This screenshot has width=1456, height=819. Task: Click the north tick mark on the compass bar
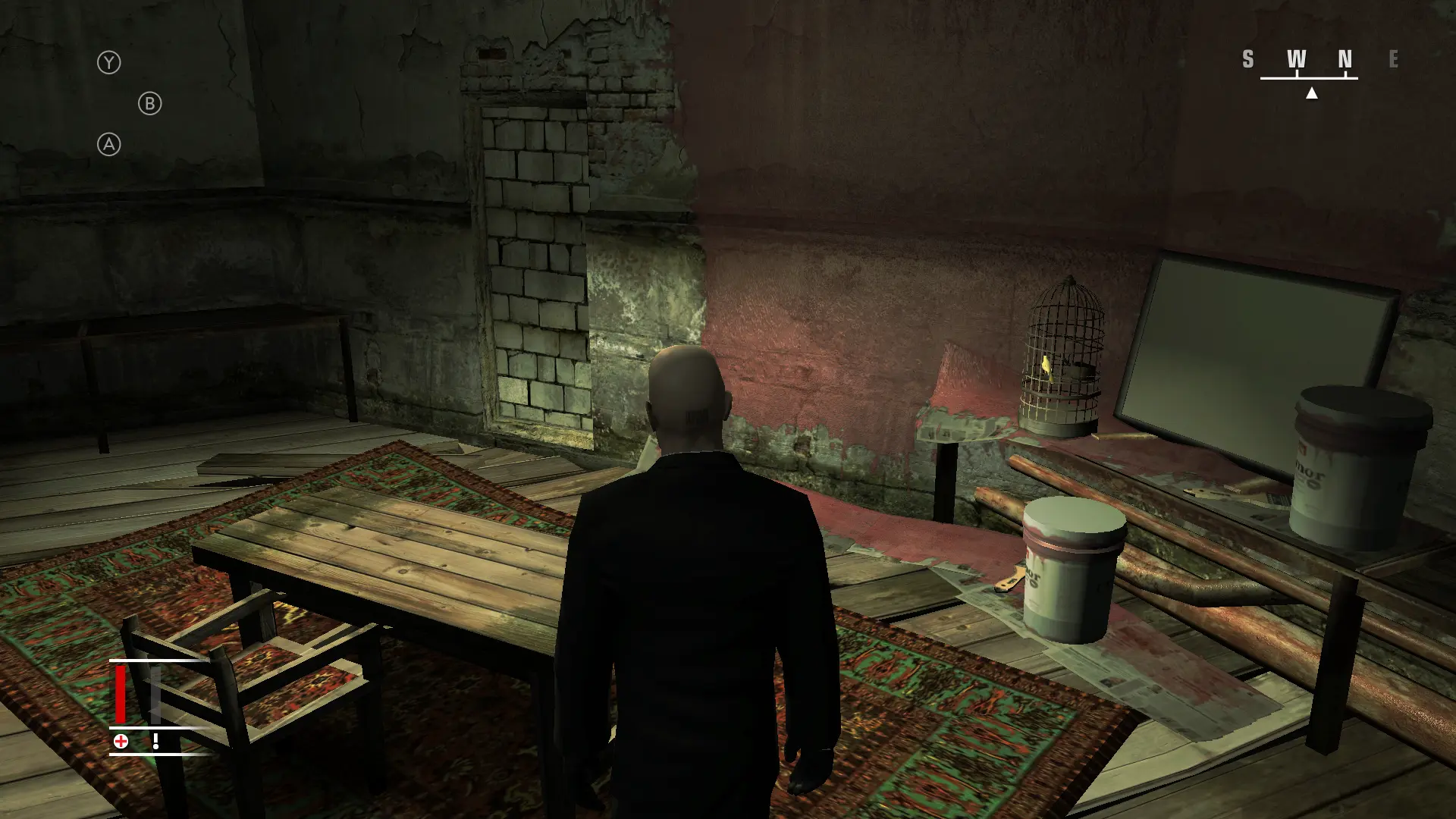(x=1345, y=74)
